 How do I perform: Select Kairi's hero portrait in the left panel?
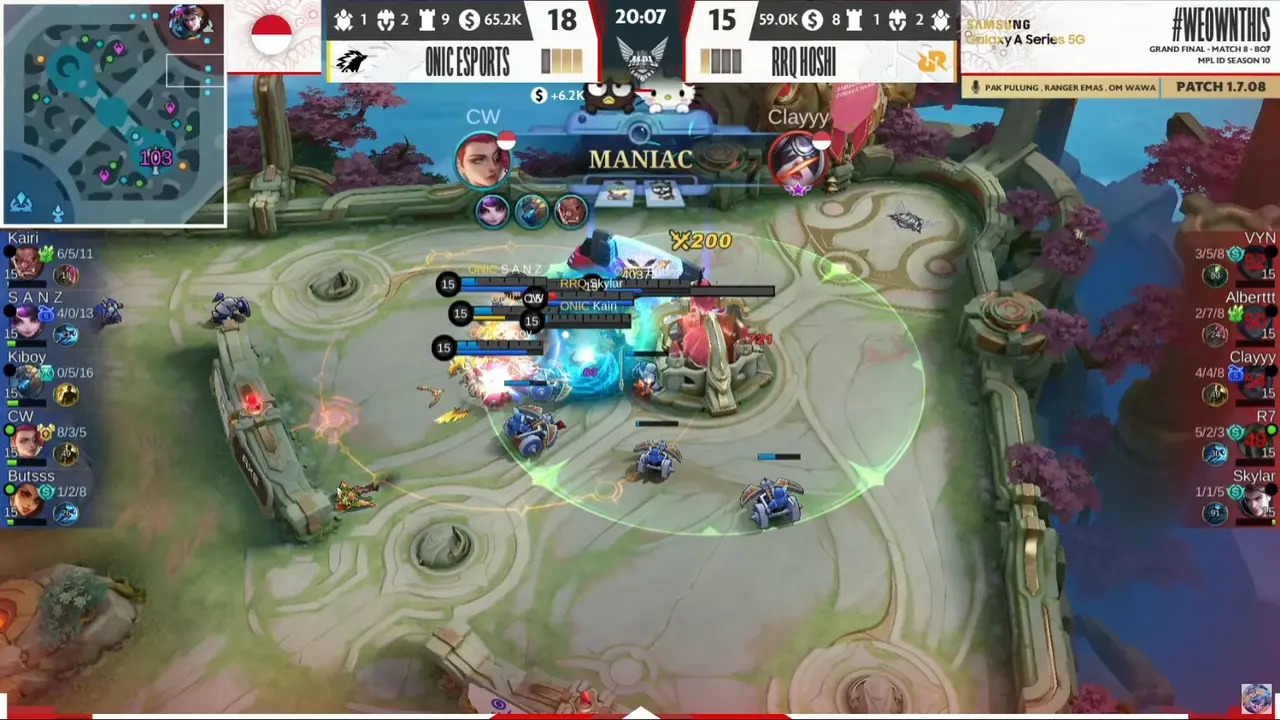coord(27,263)
